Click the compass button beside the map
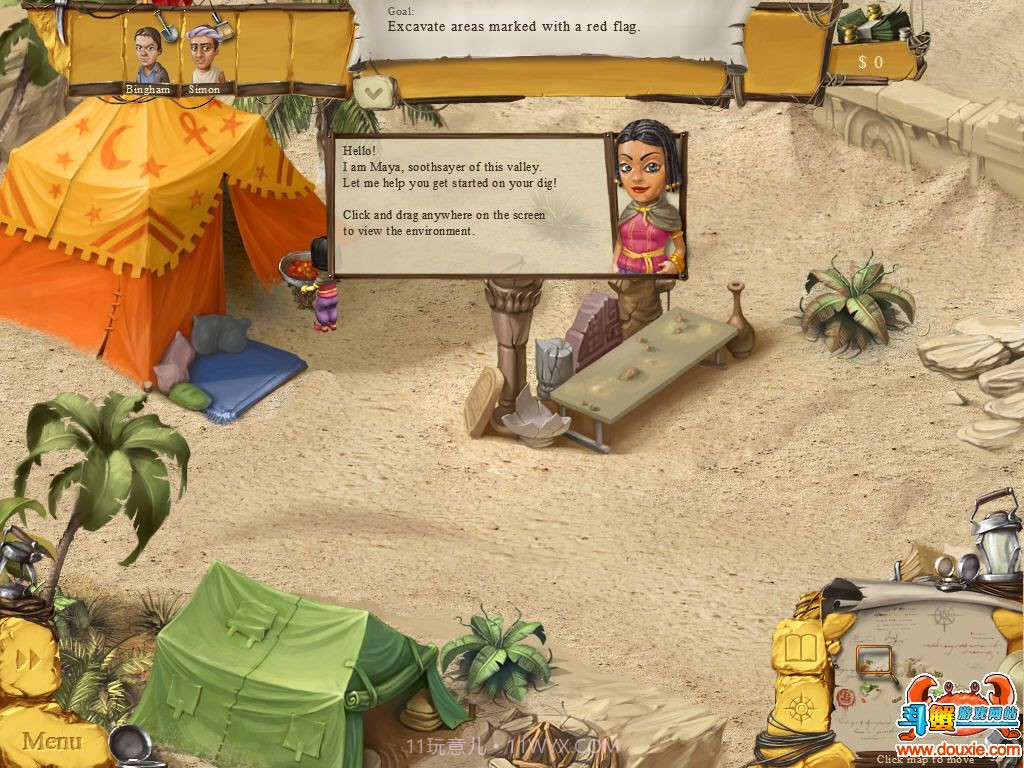The width and height of the screenshot is (1024, 768). [801, 710]
